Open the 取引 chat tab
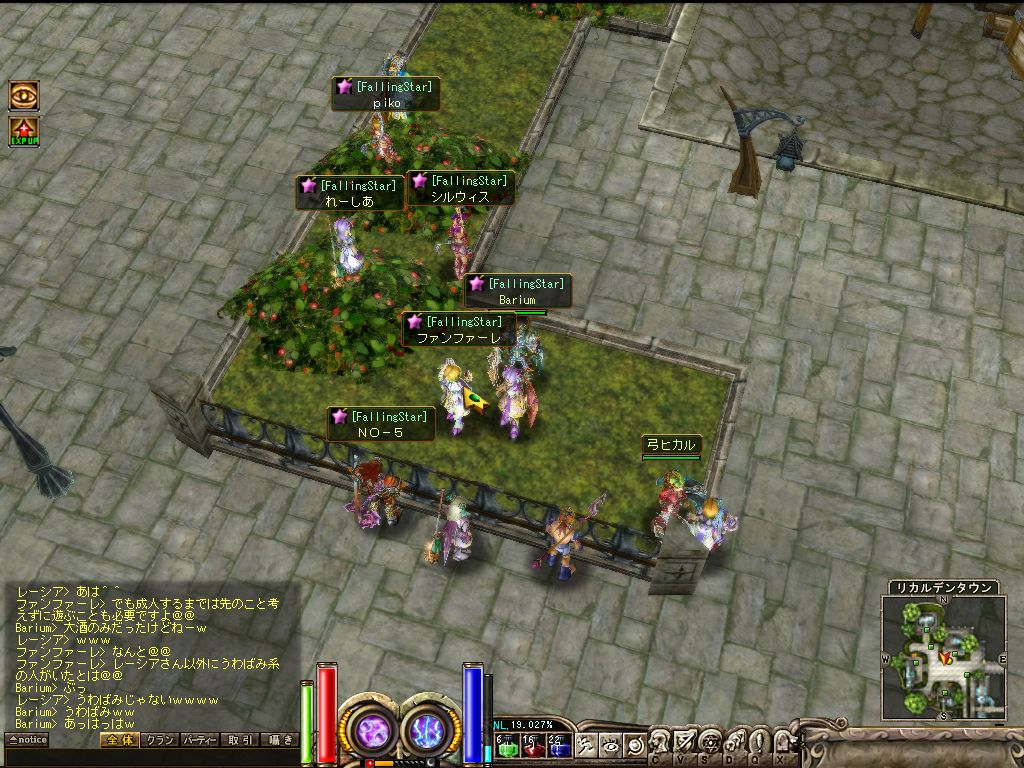This screenshot has width=1024, height=768. (x=240, y=740)
